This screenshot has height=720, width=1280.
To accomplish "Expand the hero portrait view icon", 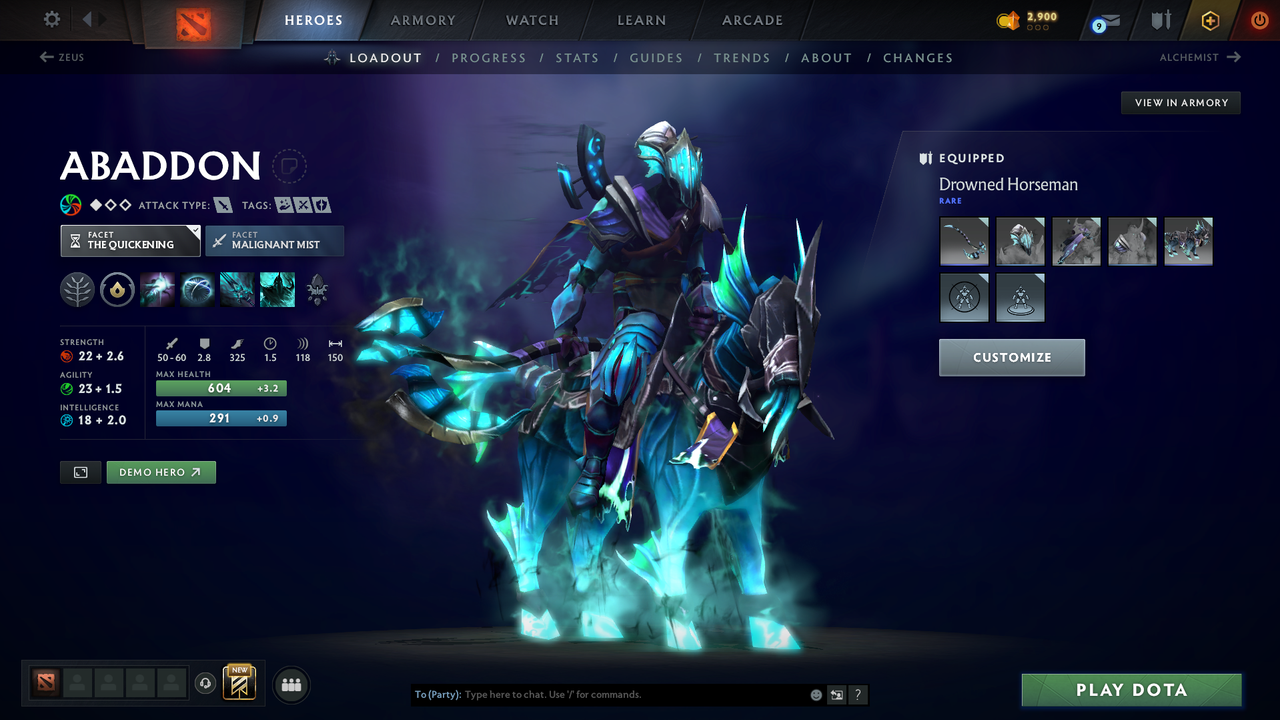I will click(x=80, y=471).
